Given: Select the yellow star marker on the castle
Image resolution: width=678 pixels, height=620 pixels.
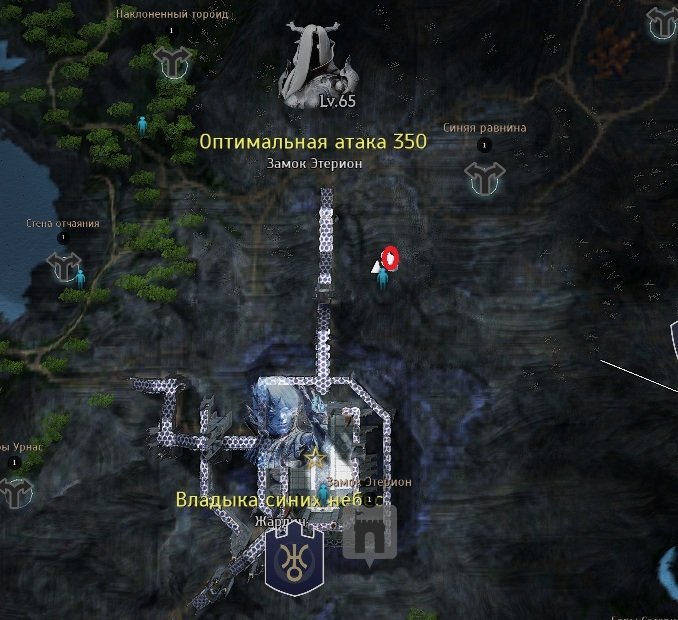Looking at the screenshot, I should [316, 457].
